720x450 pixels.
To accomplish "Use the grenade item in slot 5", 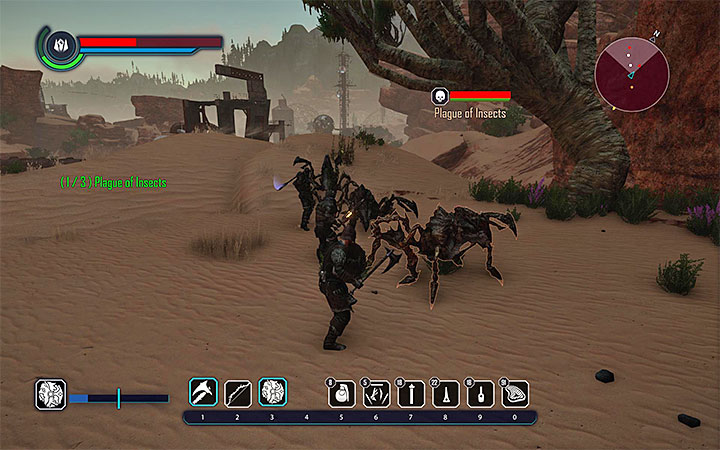I will (x=342, y=394).
